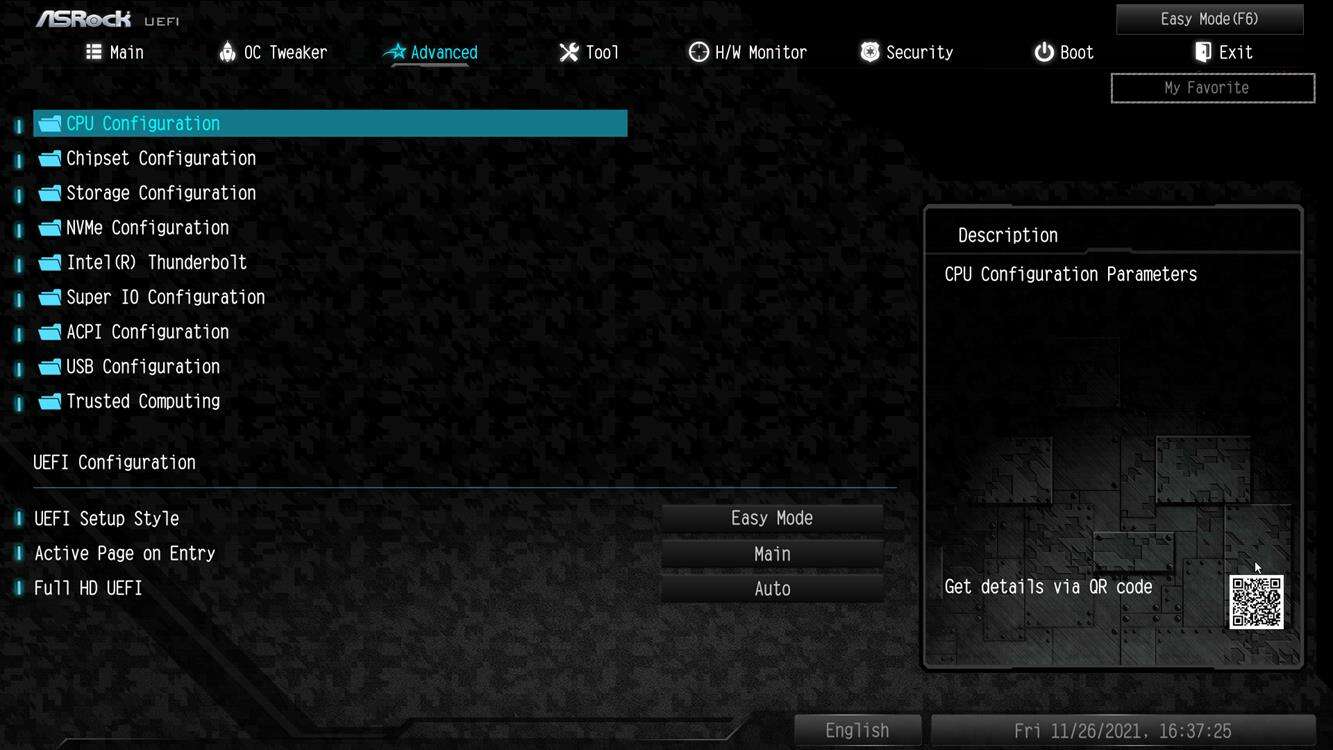Expand the Trusted Computing entry

tap(142, 401)
